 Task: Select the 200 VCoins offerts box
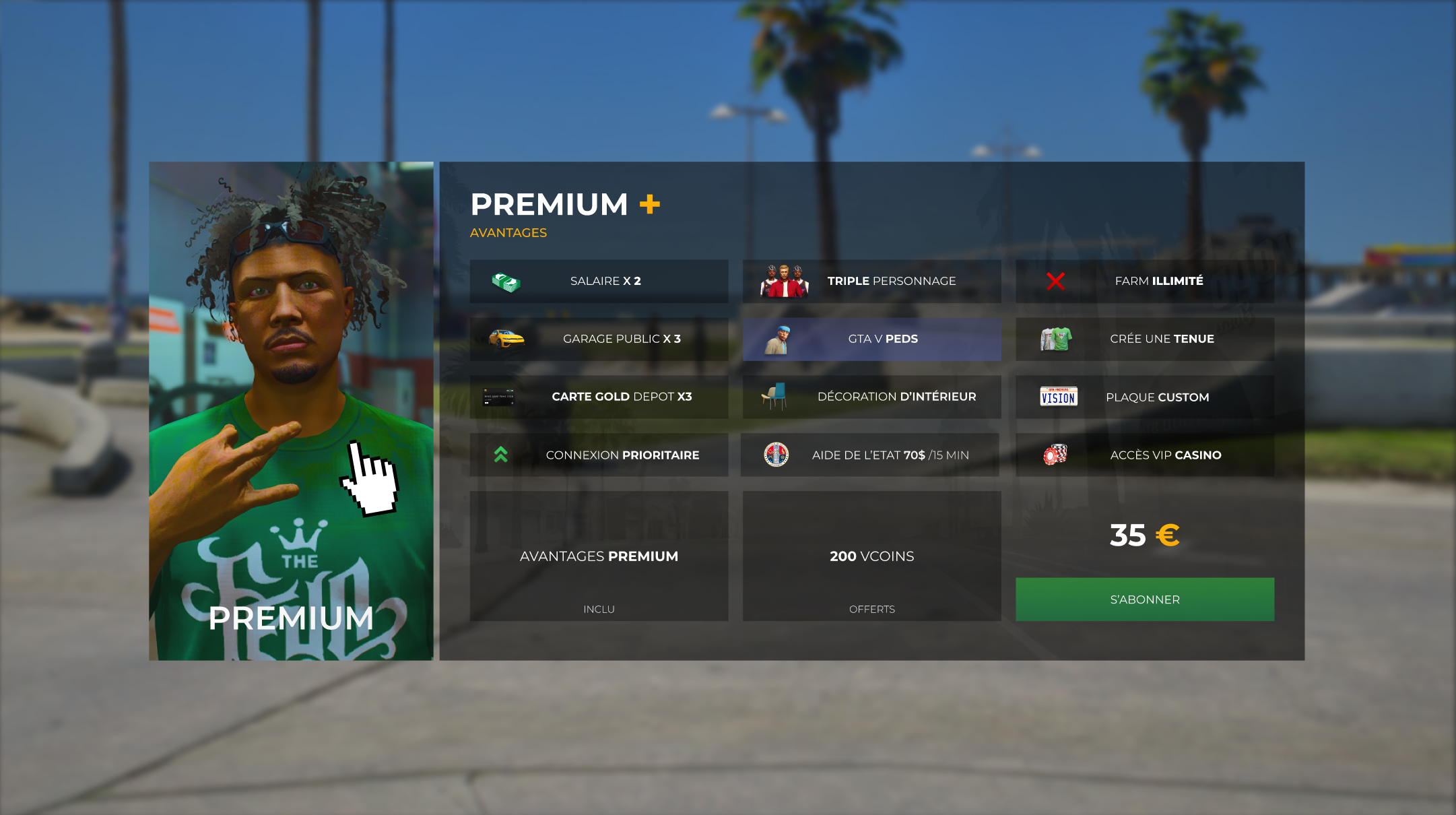871,556
